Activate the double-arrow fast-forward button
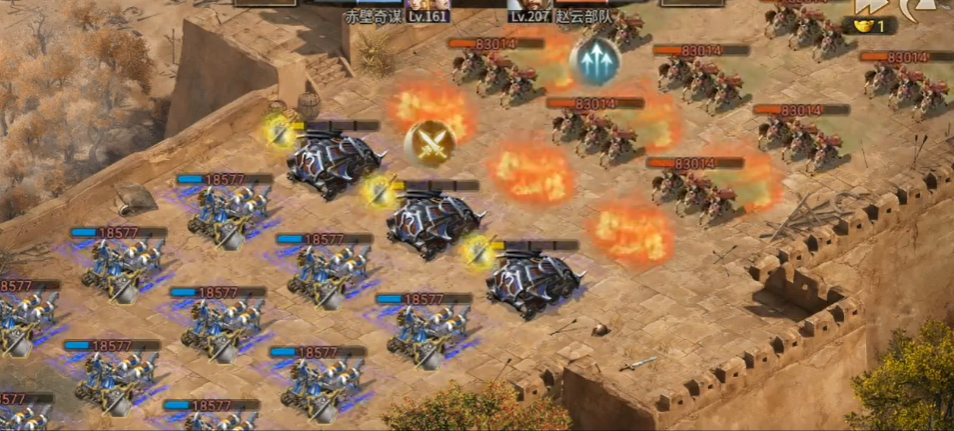The height and width of the screenshot is (431, 954). click(x=866, y=8)
